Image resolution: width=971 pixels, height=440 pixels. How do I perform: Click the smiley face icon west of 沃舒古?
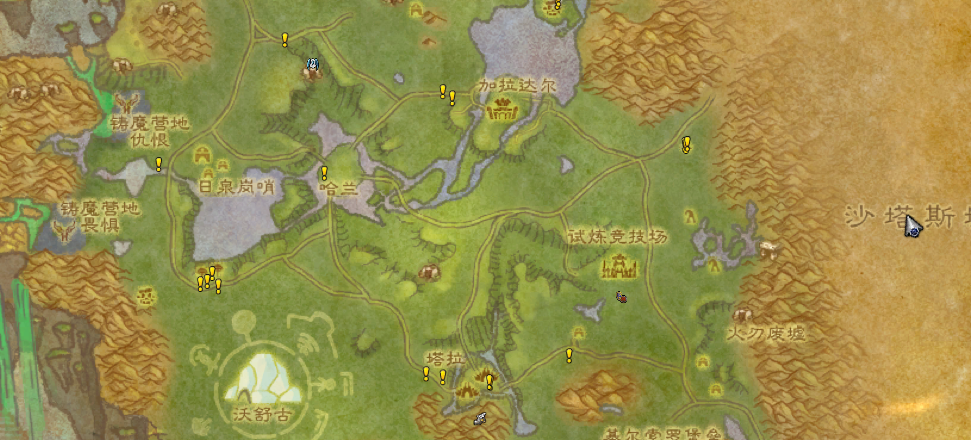click(145, 296)
